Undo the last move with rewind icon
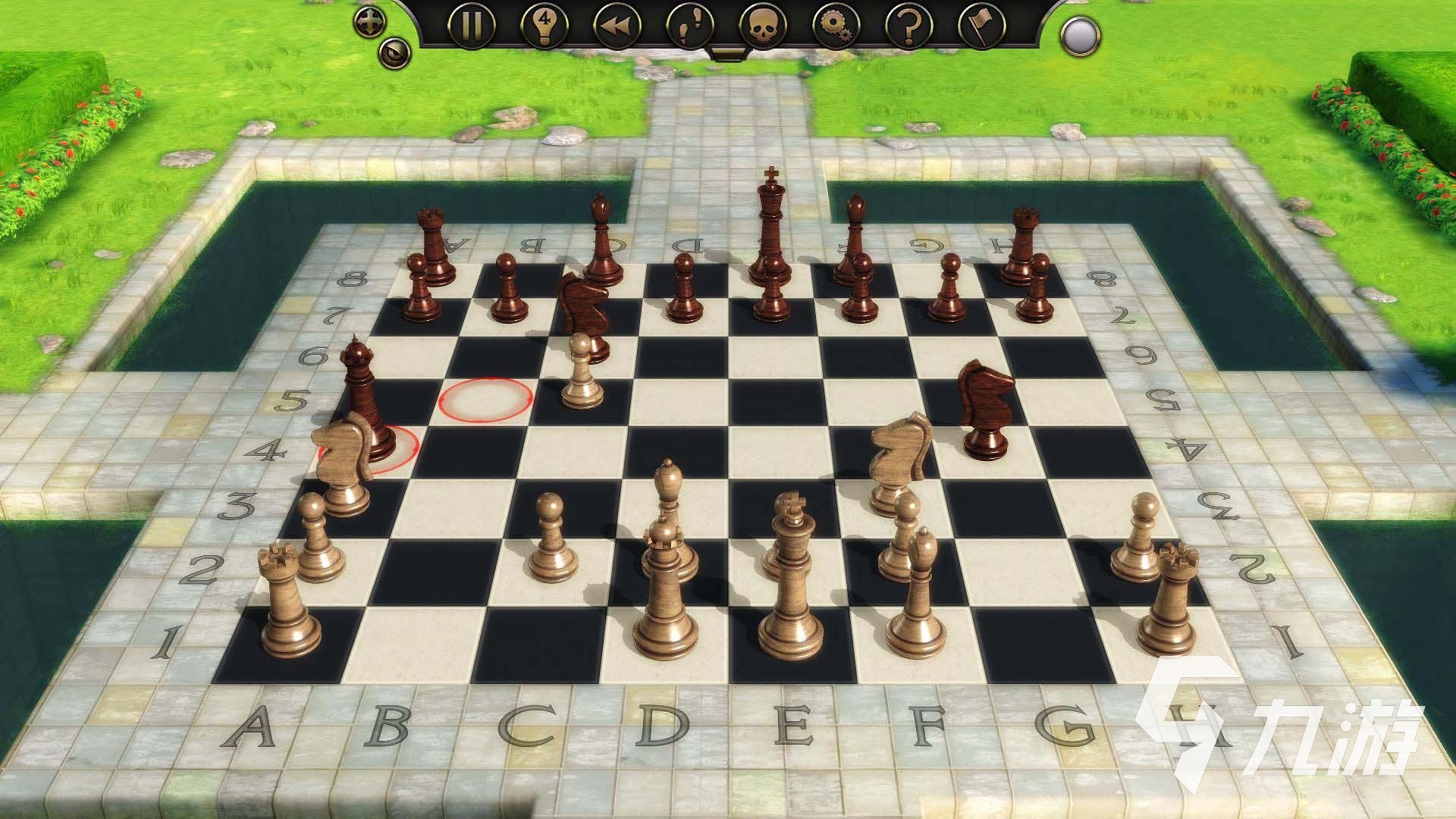 coord(617,24)
